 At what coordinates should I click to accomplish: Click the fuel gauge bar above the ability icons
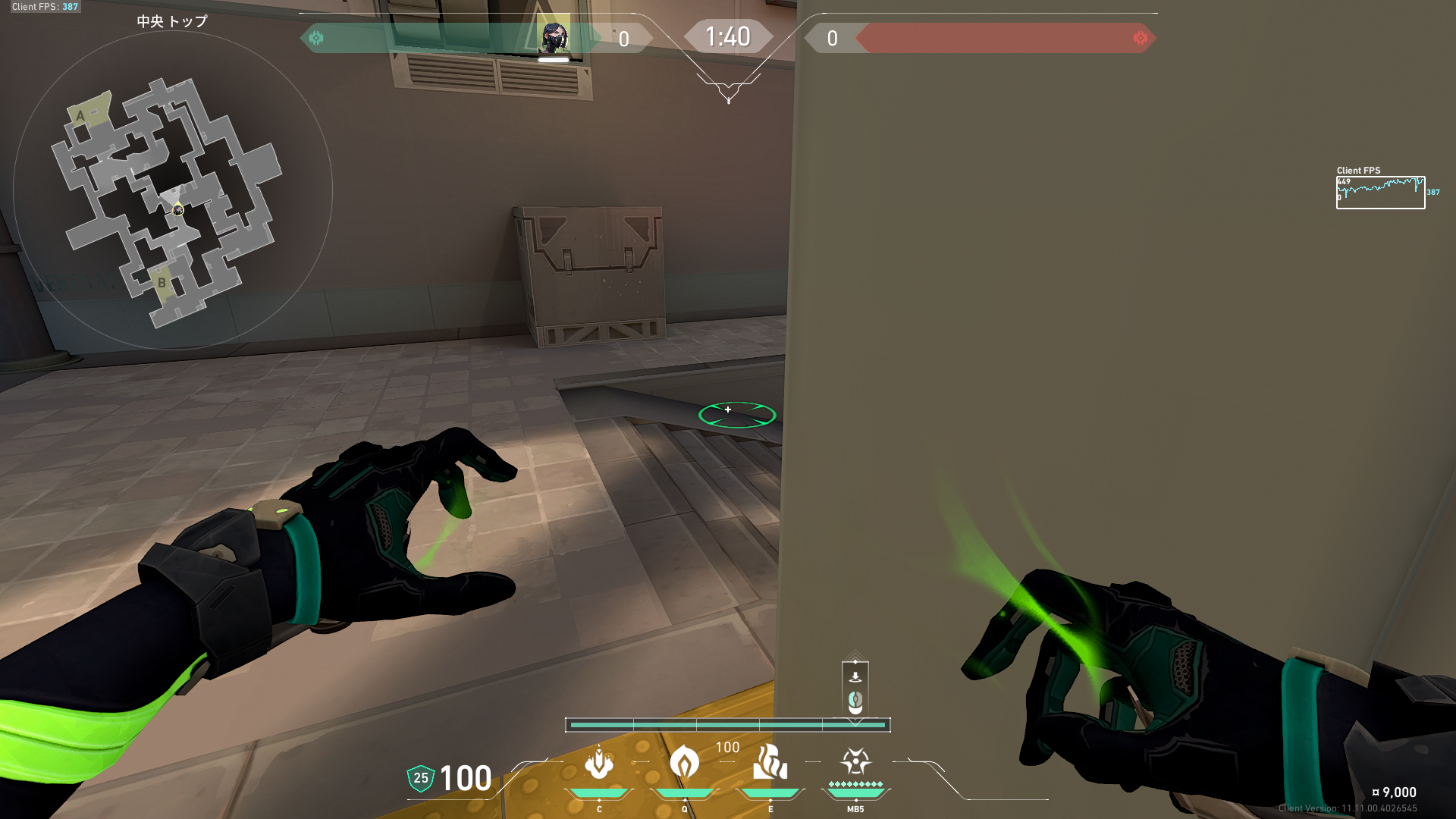[728, 725]
